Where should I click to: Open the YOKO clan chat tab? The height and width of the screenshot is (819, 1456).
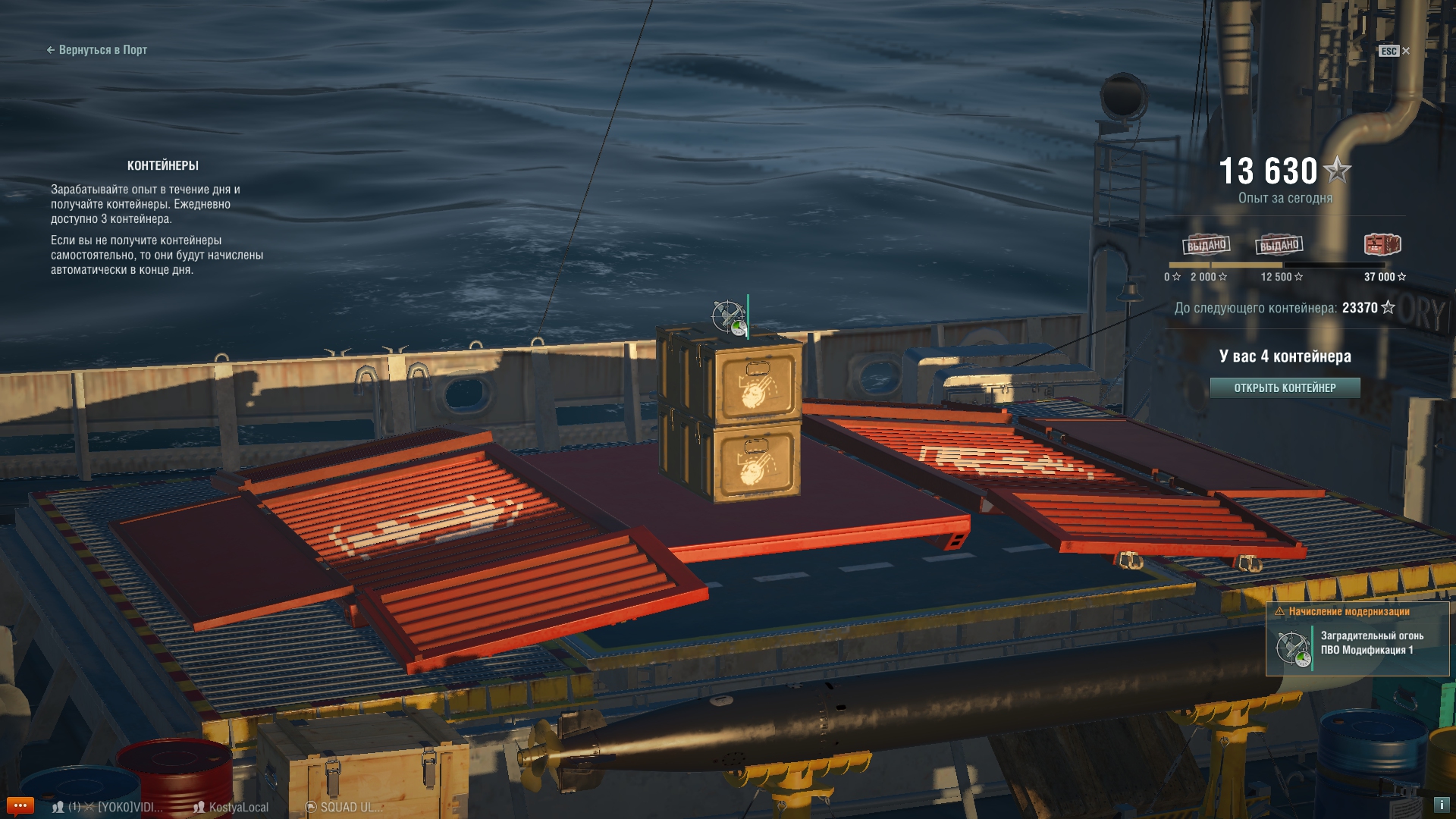(130, 808)
